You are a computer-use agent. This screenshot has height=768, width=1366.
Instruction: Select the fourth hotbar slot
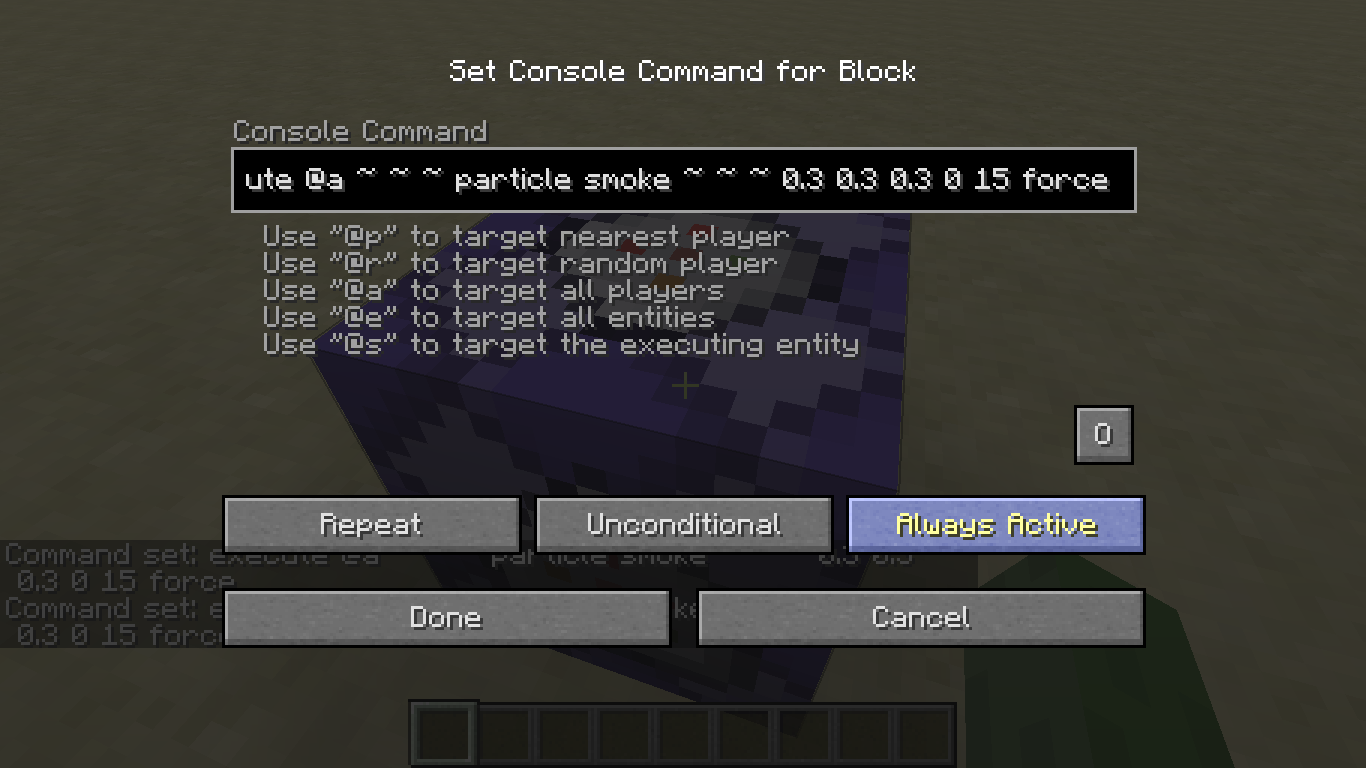coord(622,733)
